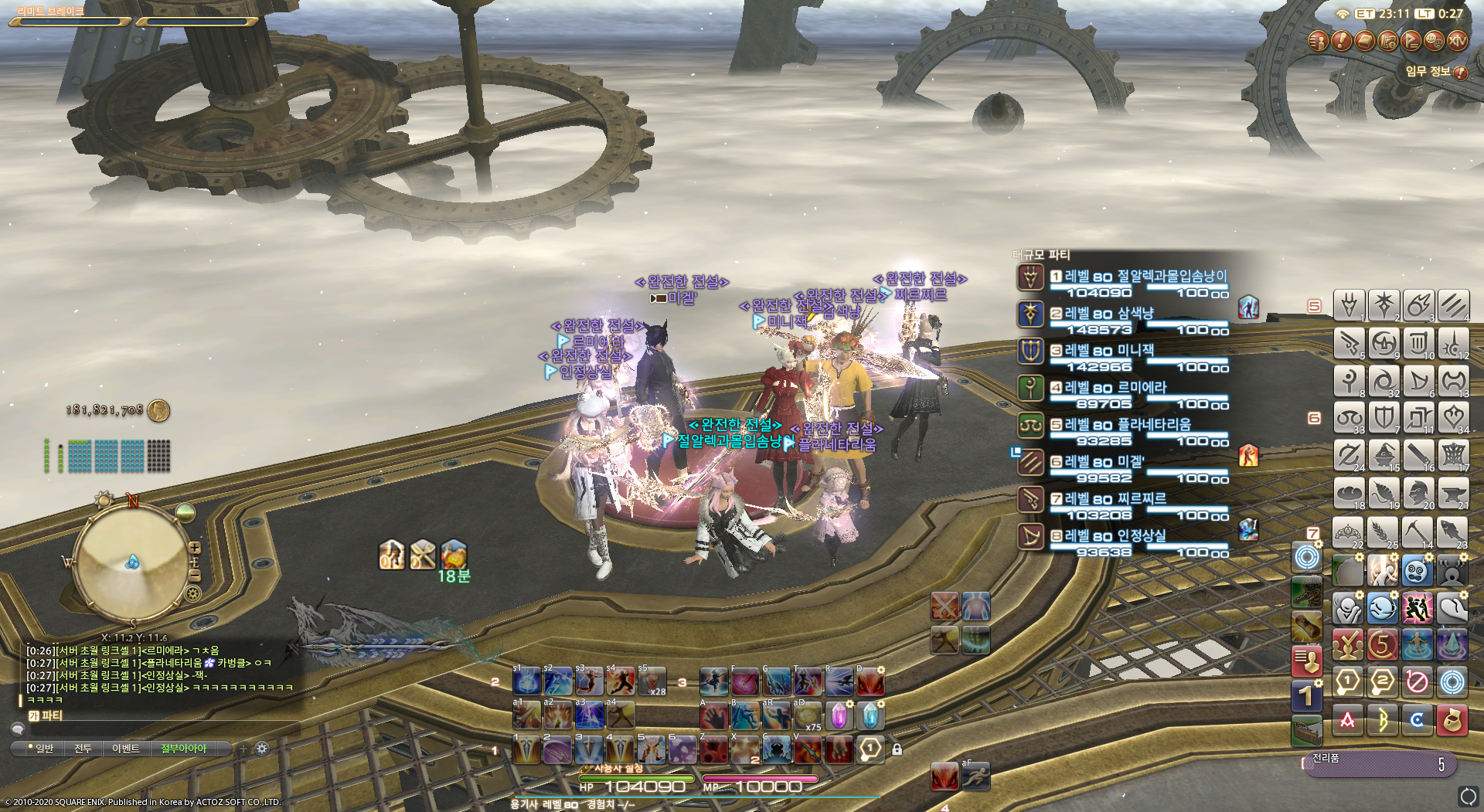Viewport: 1484px width, 812px height.
Task: Open the map menu icon in top bar
Action: 1387,40
